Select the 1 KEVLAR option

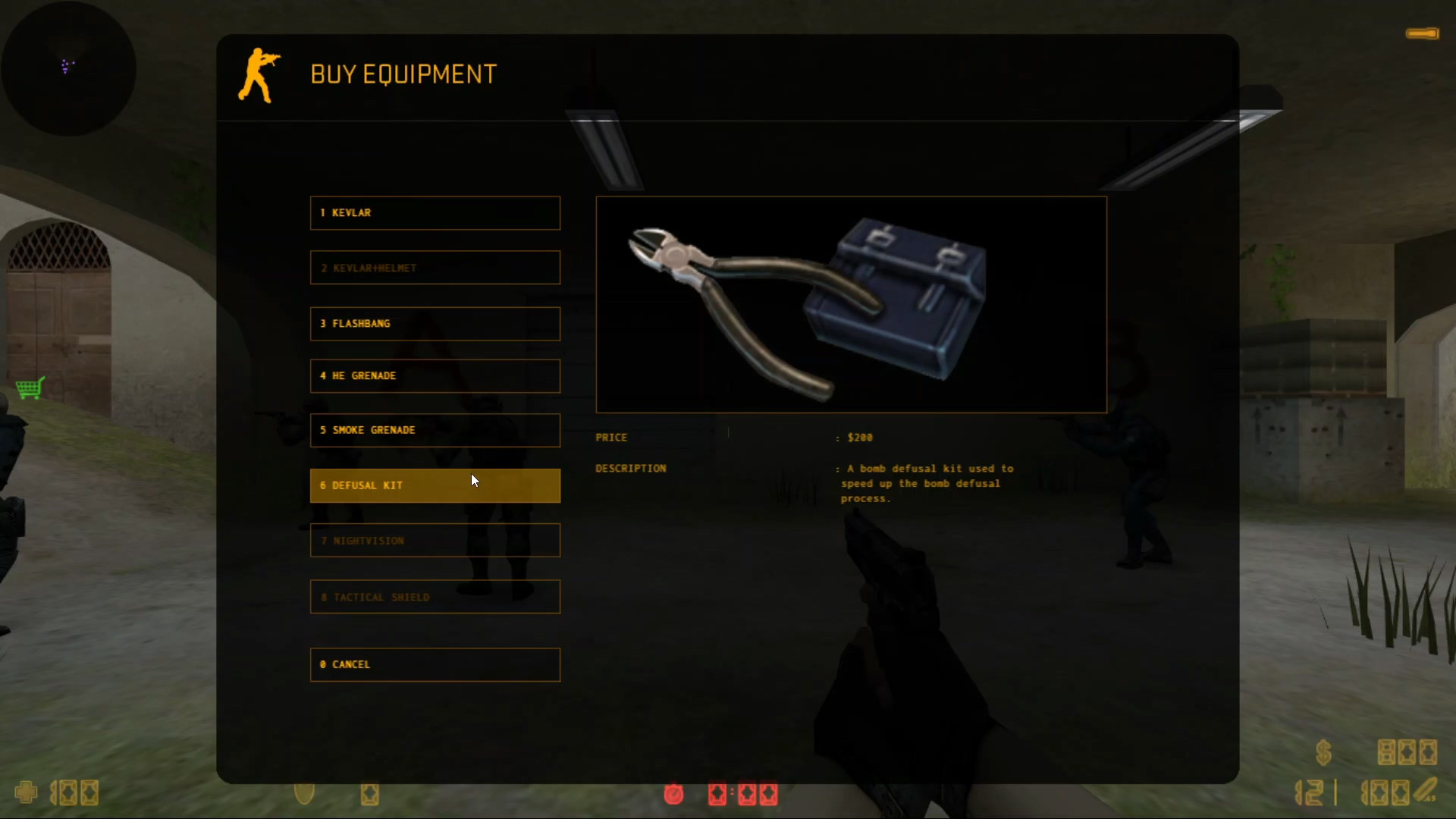tap(435, 213)
